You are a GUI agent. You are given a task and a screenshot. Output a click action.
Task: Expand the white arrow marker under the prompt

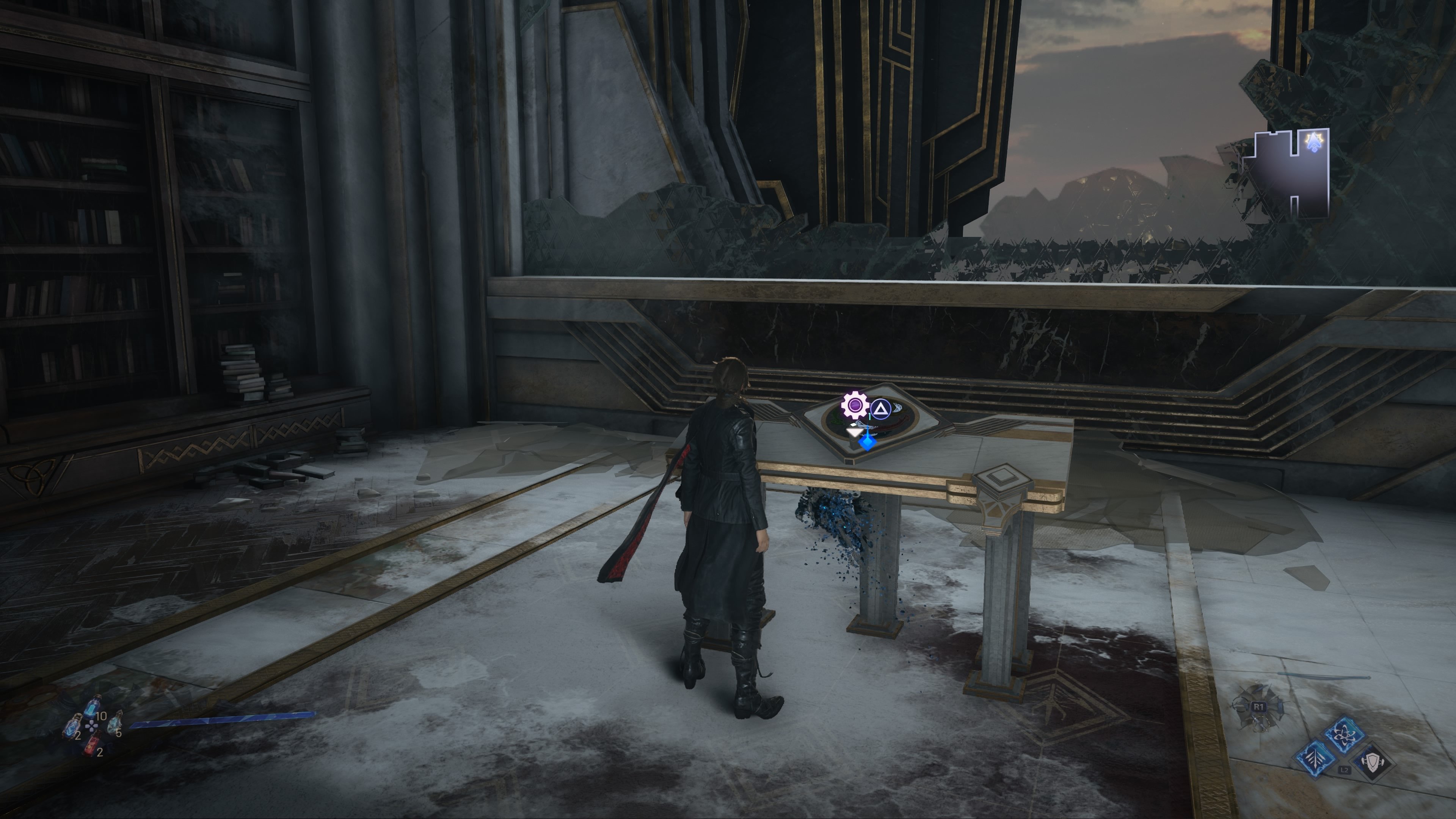point(855,433)
